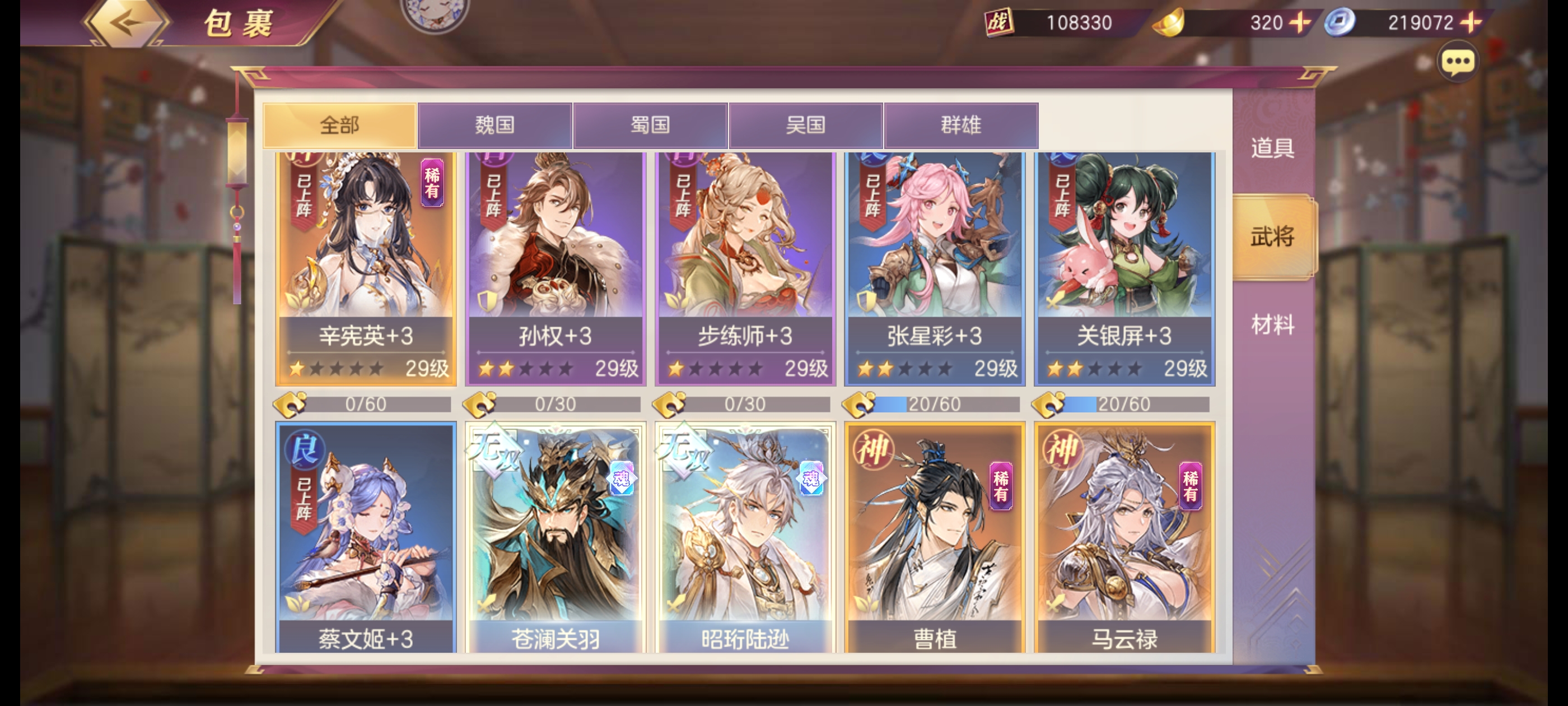Open the chat speech bubble
This screenshot has height=706, width=1568.
coord(1457,62)
